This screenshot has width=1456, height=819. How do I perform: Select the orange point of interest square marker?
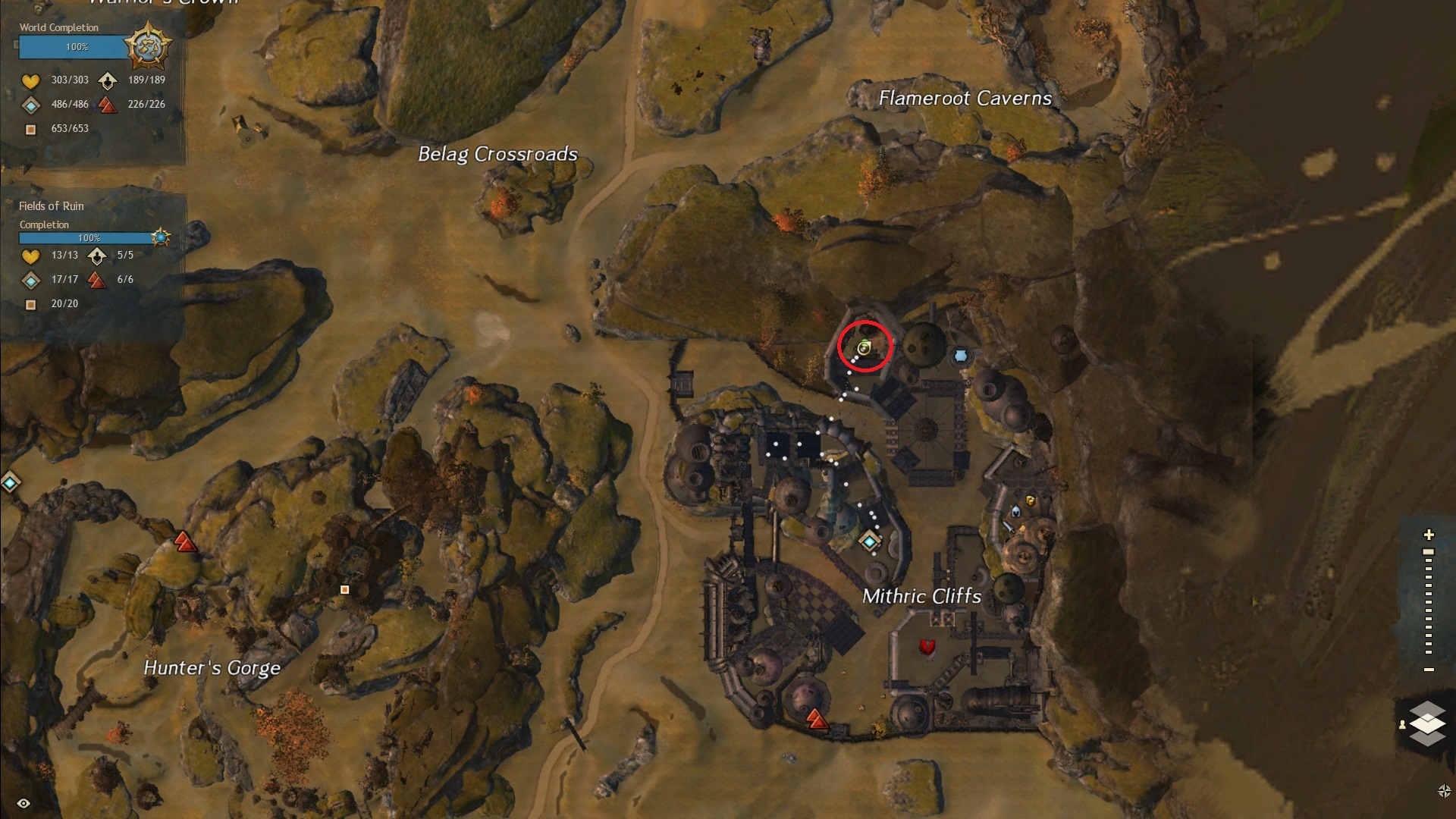344,589
